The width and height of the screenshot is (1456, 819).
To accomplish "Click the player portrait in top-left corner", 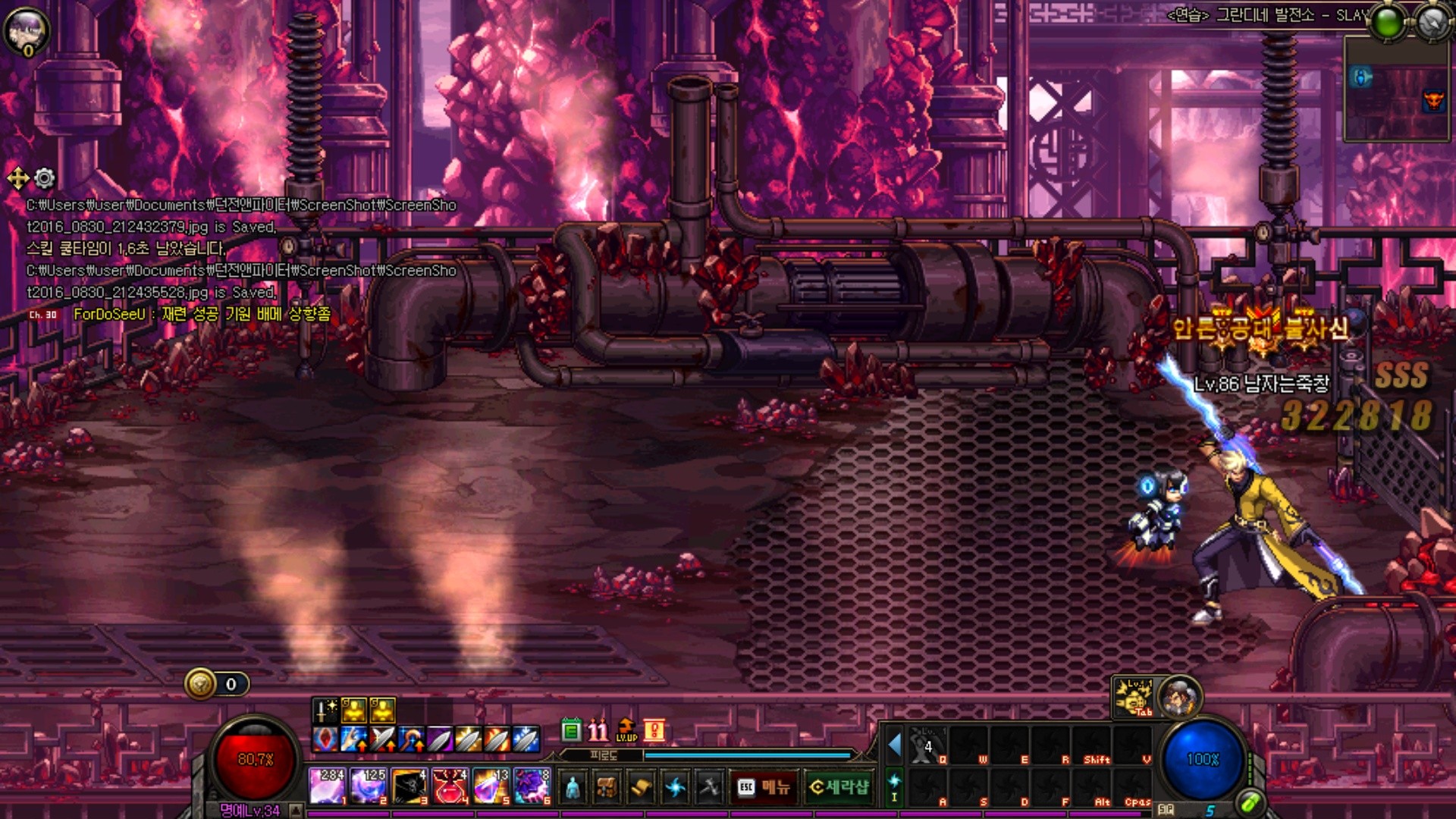I will pos(26,30).
